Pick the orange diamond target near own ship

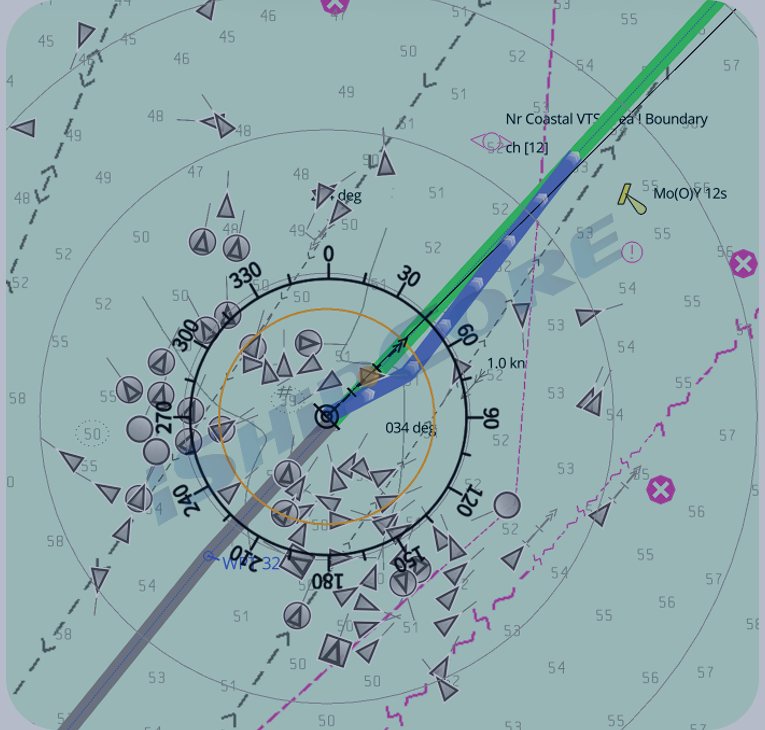click(369, 376)
